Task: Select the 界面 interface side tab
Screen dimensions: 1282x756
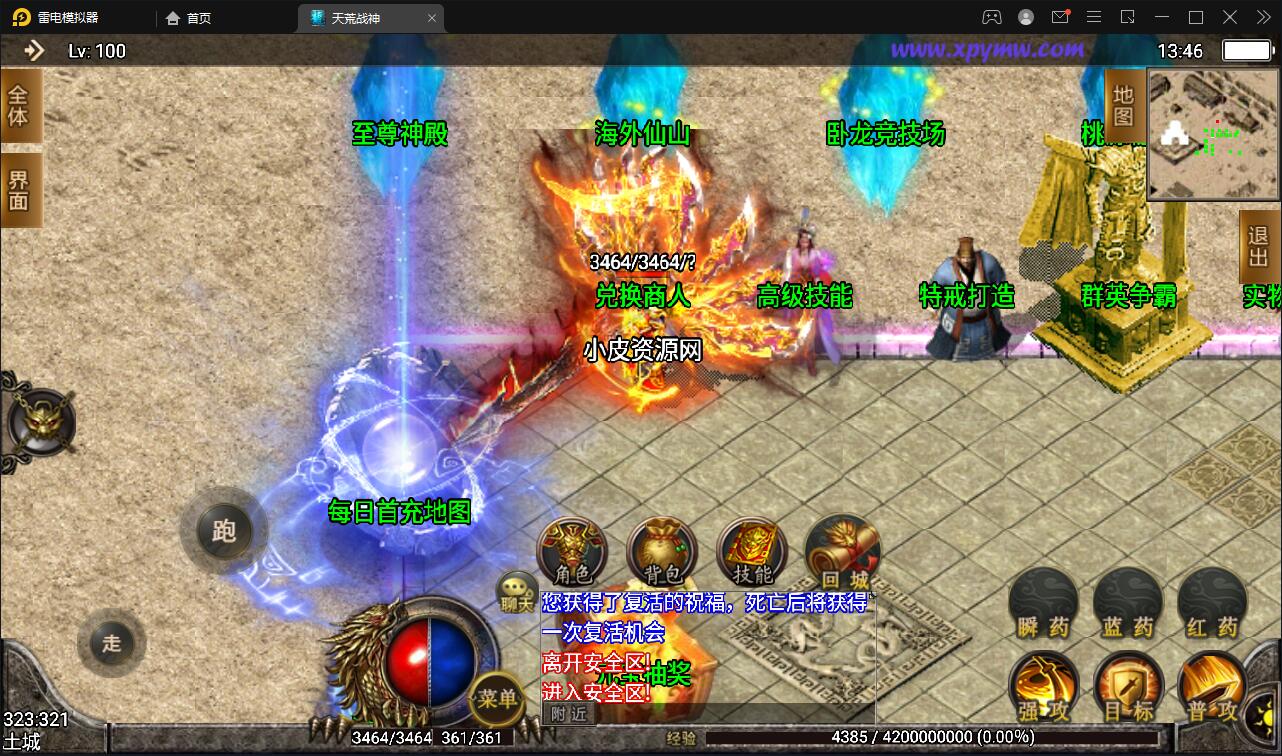Action: 20,190
